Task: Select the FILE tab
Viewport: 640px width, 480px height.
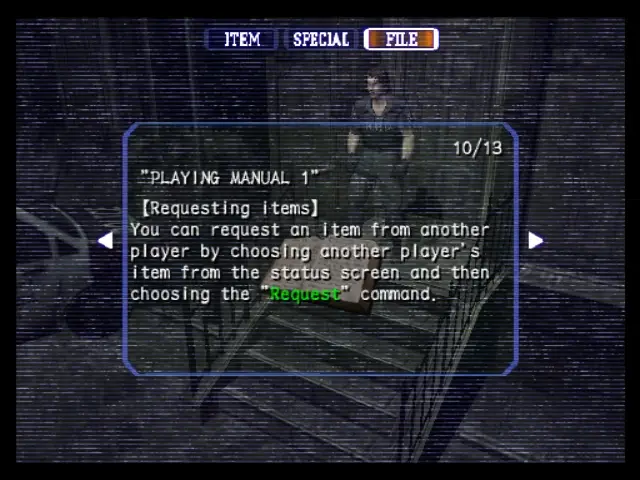Action: (401, 40)
